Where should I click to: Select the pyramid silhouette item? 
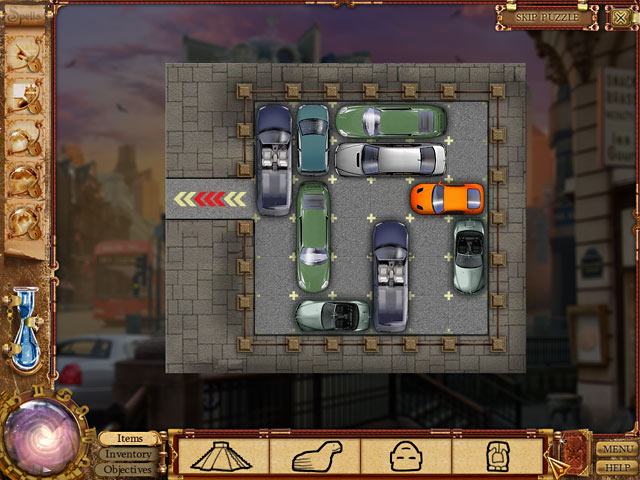[223, 455]
